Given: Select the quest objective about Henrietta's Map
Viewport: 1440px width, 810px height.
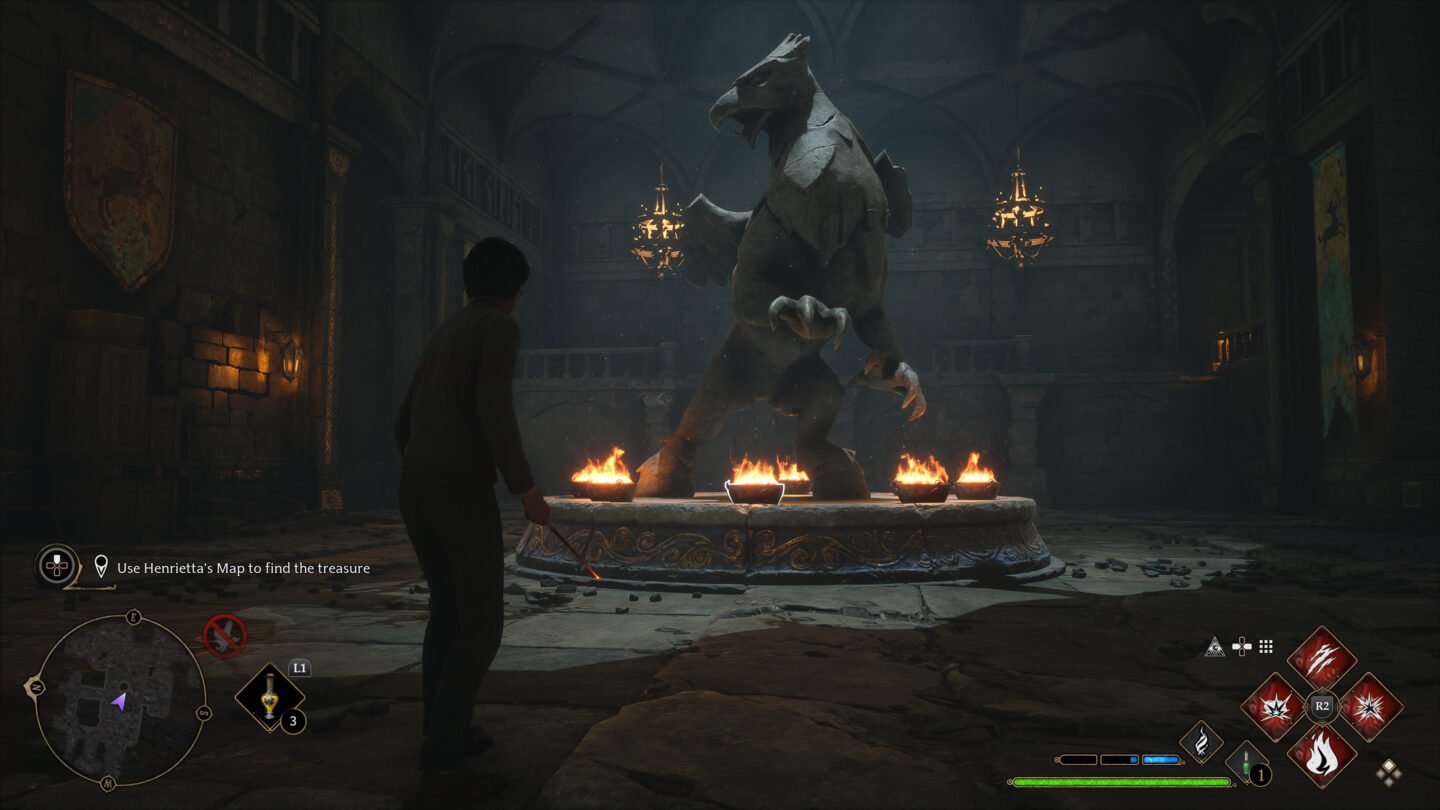Looking at the screenshot, I should (x=243, y=568).
